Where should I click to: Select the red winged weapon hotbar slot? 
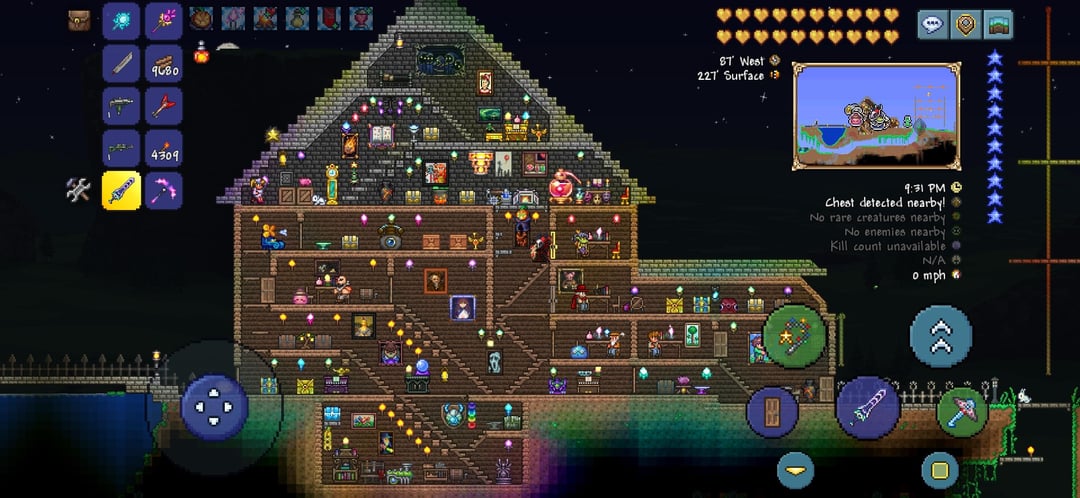tap(164, 106)
